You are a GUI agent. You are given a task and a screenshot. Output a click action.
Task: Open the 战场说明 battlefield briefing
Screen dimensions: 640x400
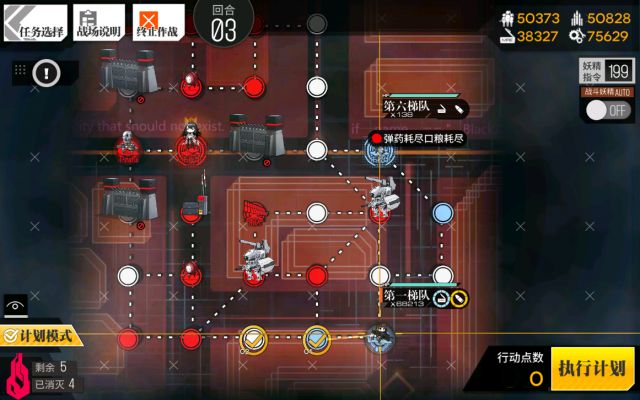[97, 21]
